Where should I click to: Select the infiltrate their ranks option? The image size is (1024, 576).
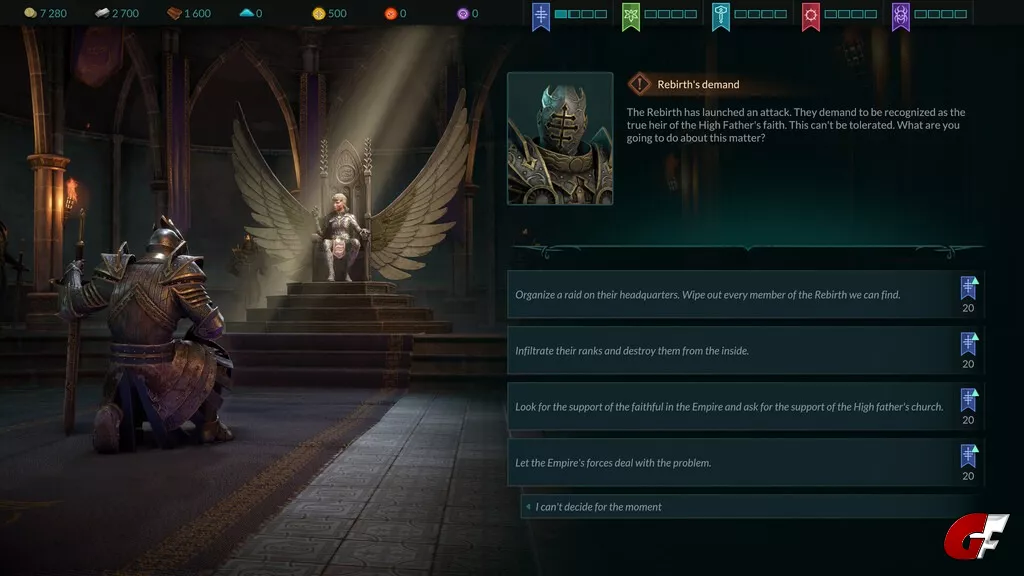735,351
